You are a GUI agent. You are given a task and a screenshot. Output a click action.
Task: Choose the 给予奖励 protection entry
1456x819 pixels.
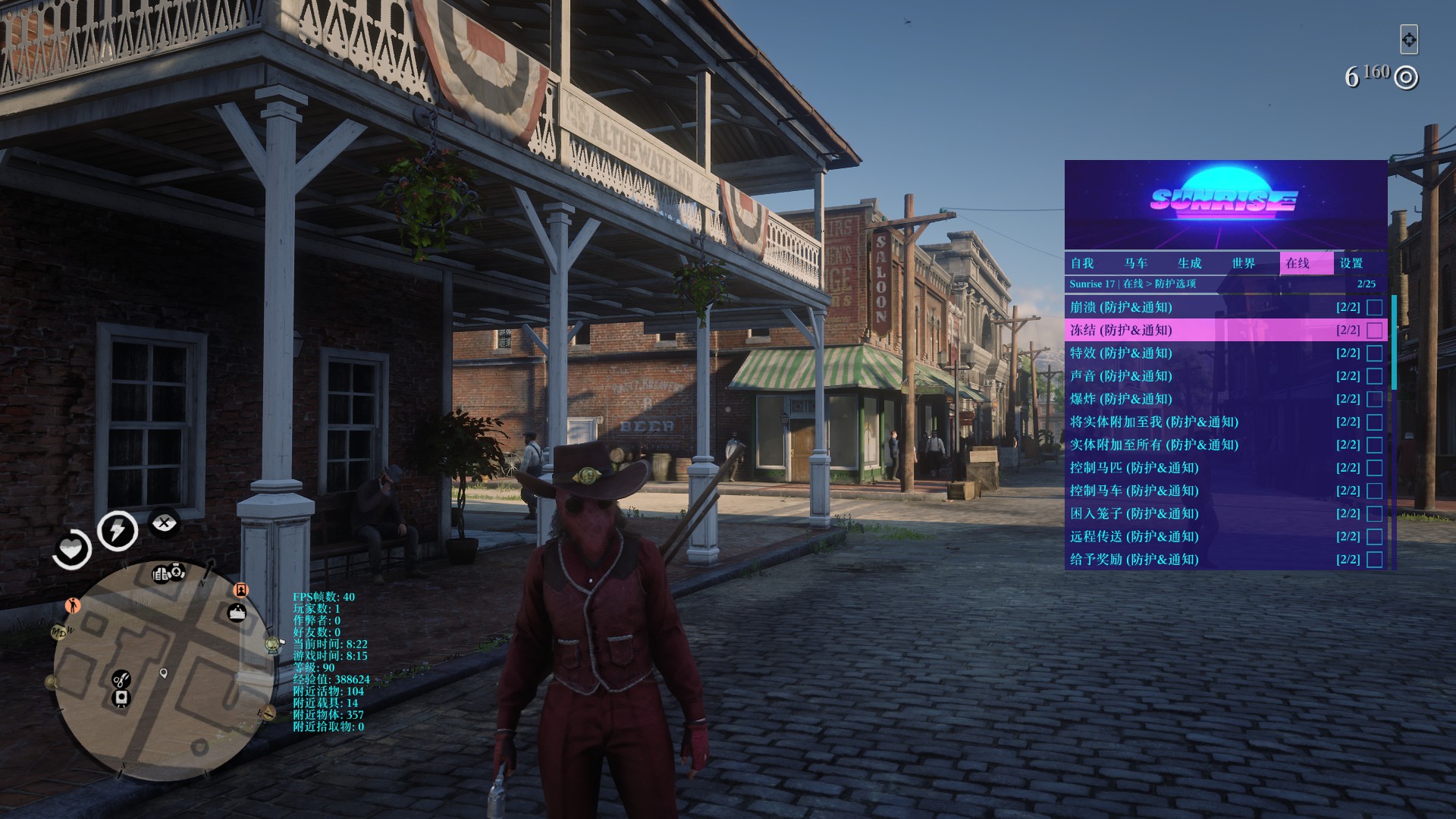coord(1213,560)
